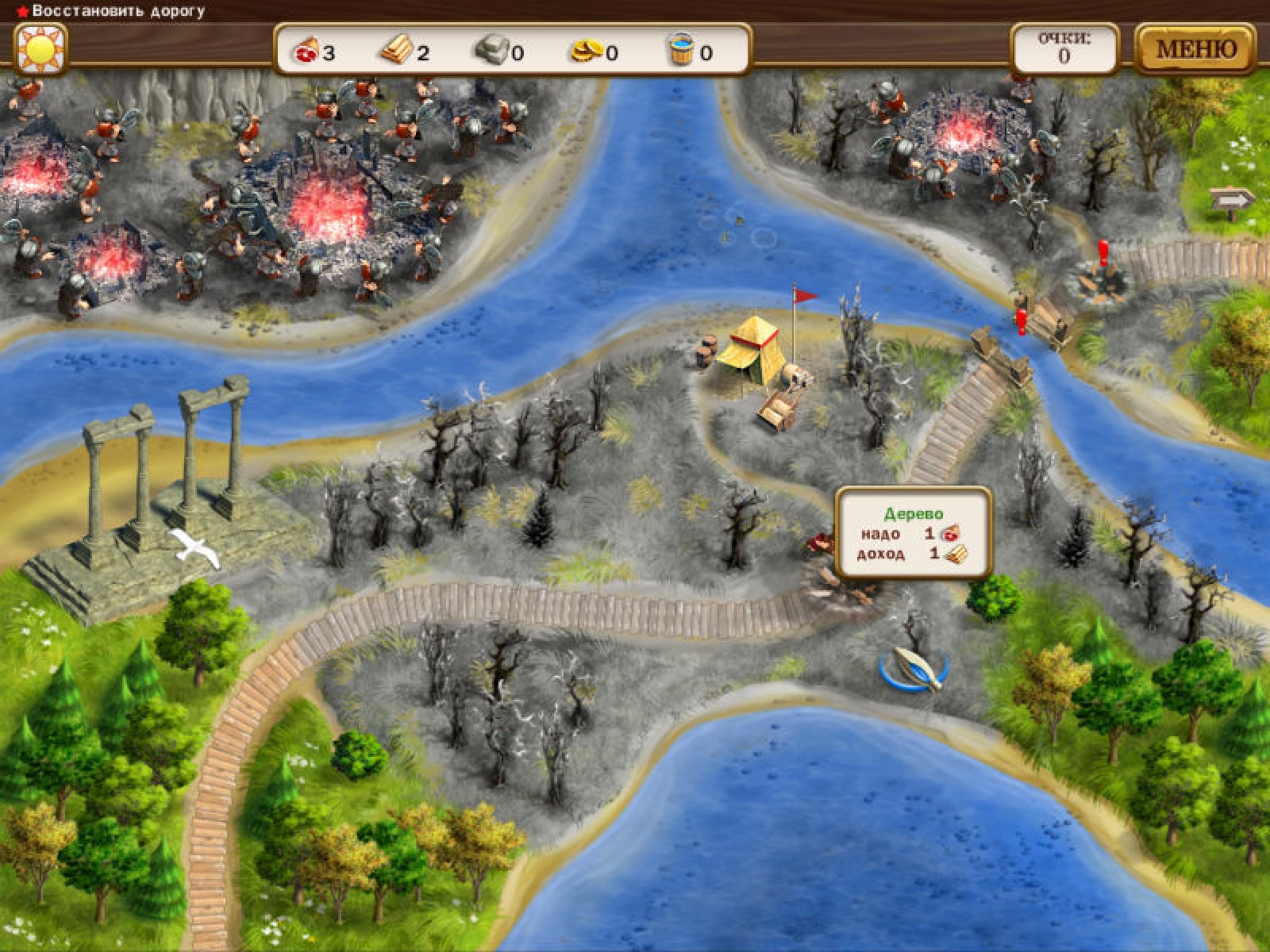1270x952 pixels.
Task: Open the МЕНЮ button
Action: (1195, 49)
